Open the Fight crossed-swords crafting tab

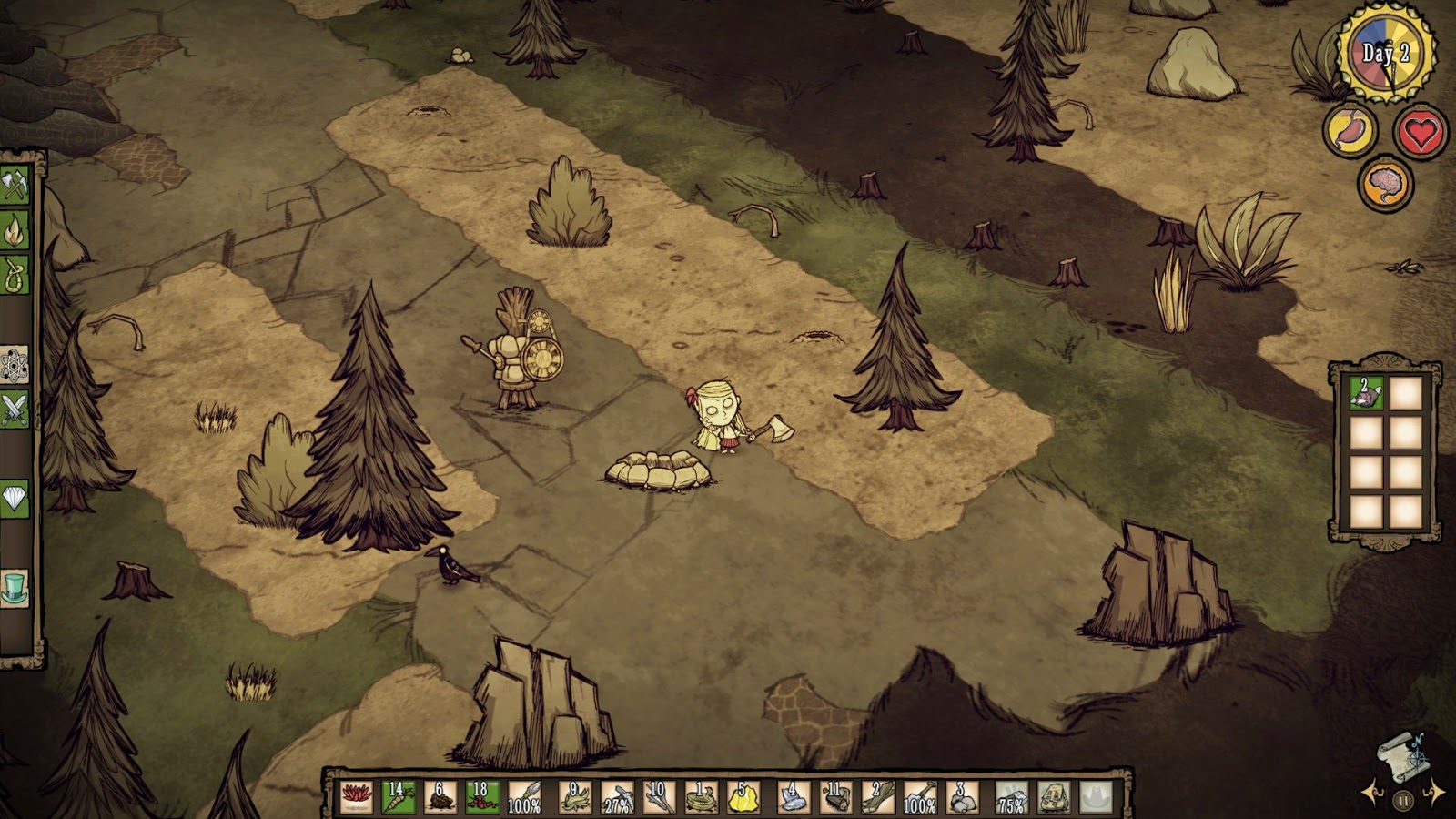tap(15, 409)
